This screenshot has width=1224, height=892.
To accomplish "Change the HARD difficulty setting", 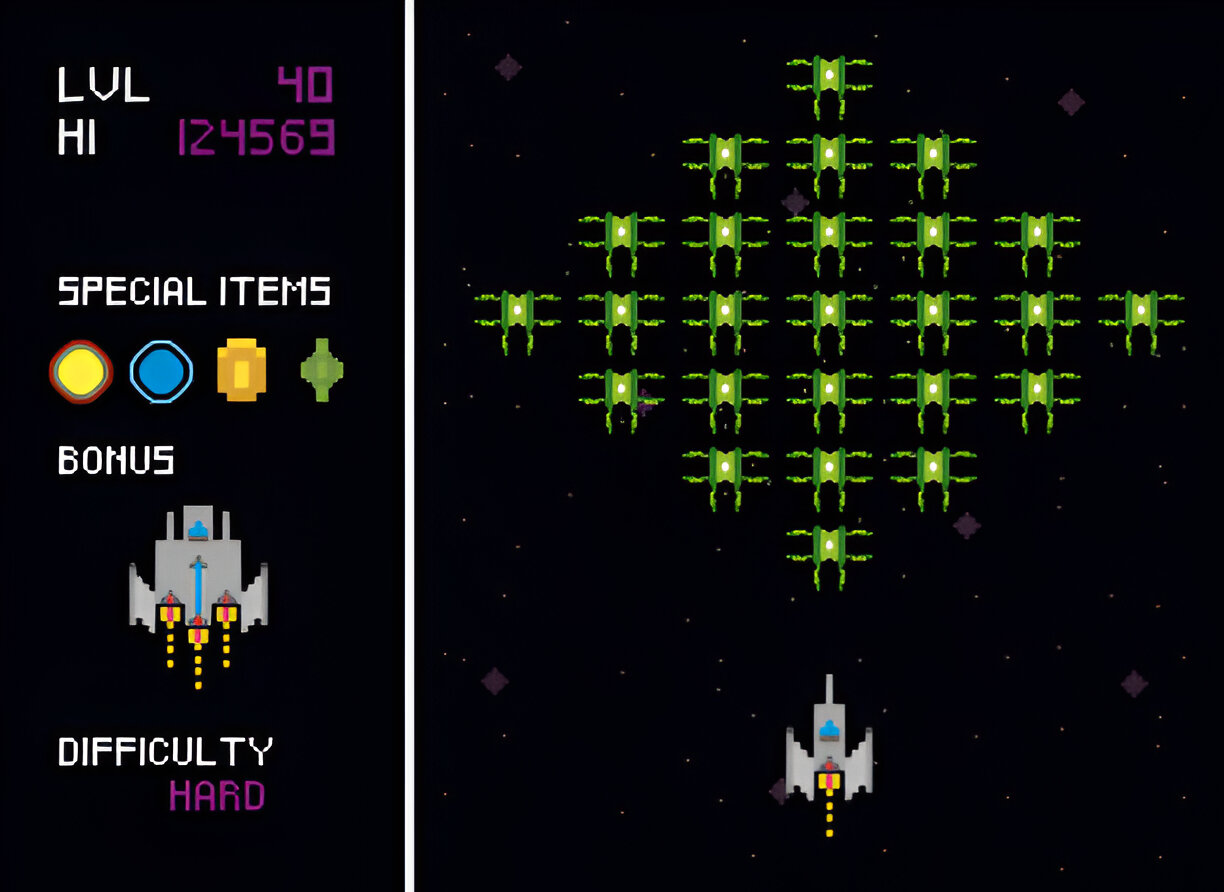I will [x=216, y=797].
